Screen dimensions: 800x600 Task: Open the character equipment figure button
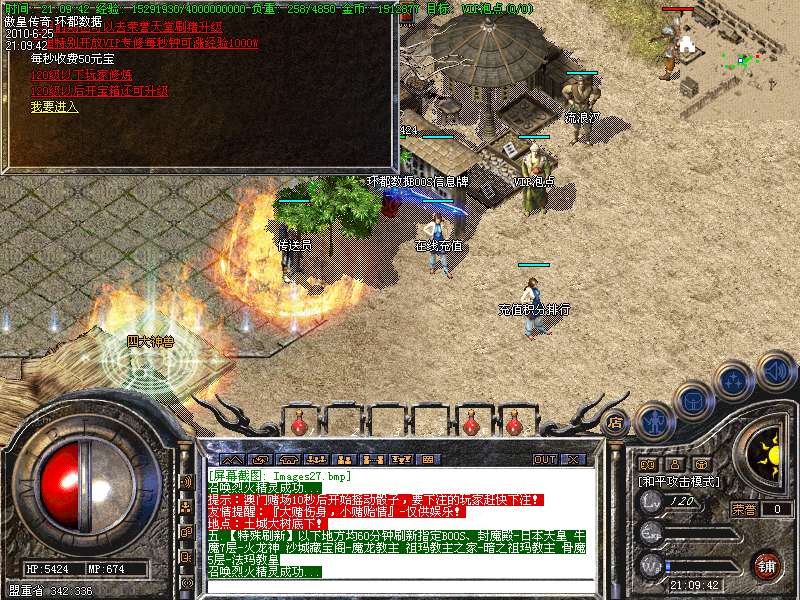tap(653, 421)
